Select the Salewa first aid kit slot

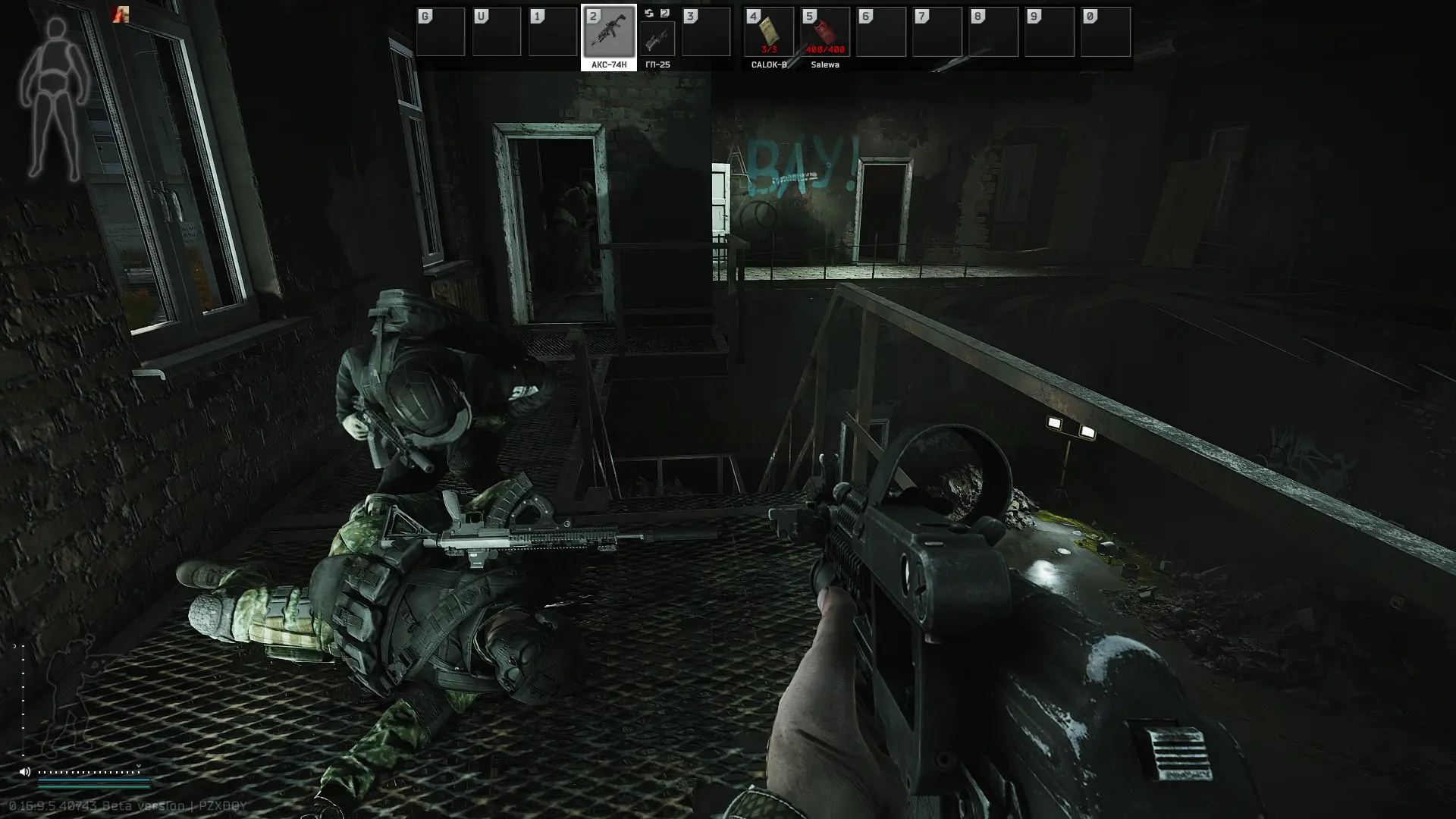(824, 33)
